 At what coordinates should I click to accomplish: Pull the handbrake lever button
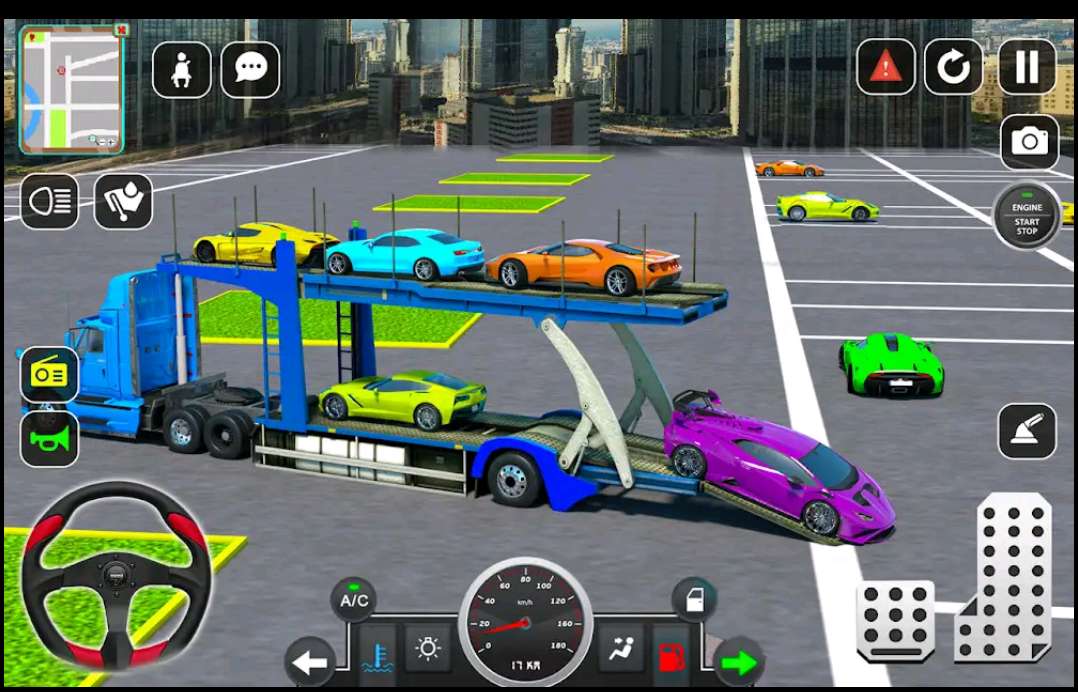point(1027,431)
